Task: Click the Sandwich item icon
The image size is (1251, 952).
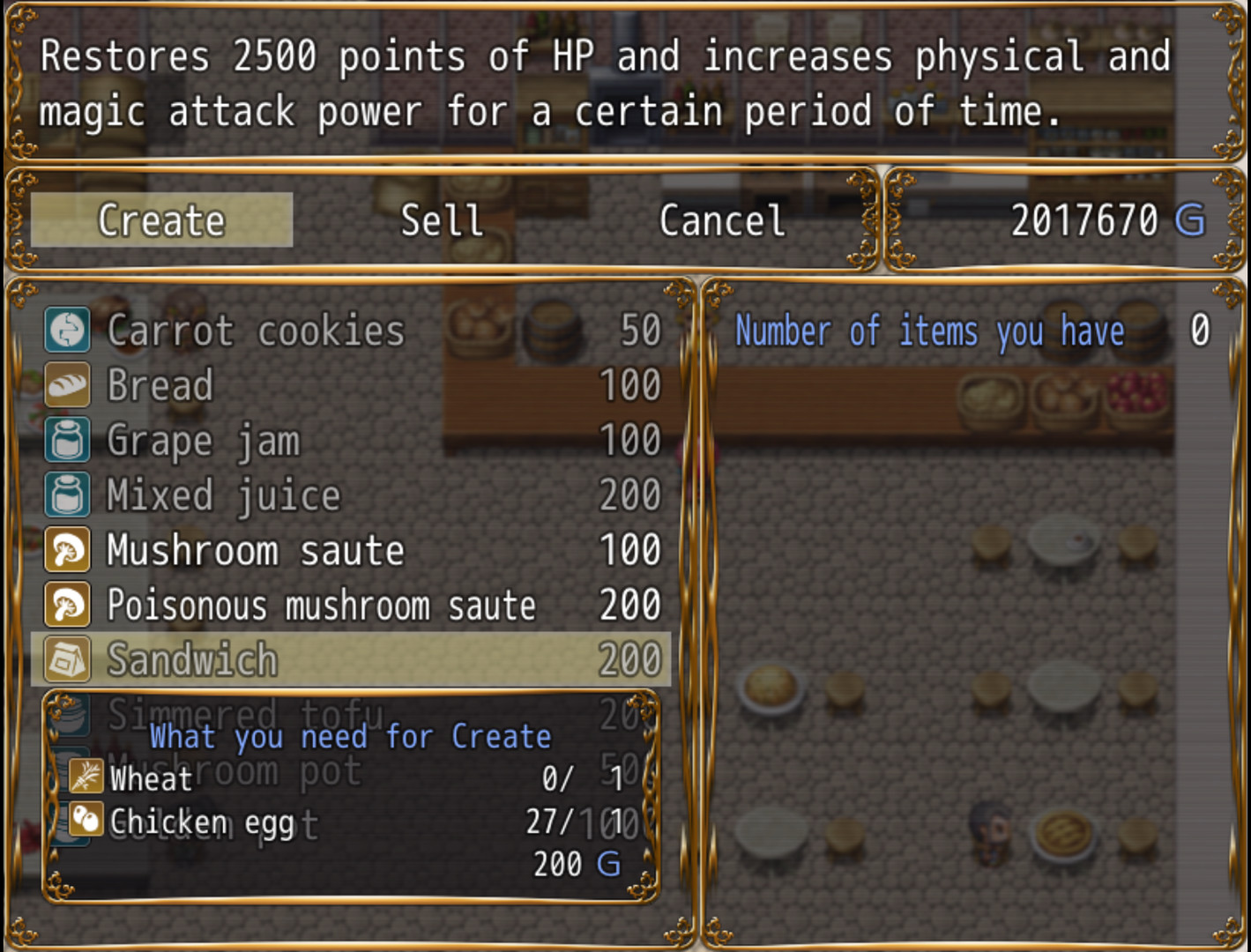Action: [x=67, y=659]
